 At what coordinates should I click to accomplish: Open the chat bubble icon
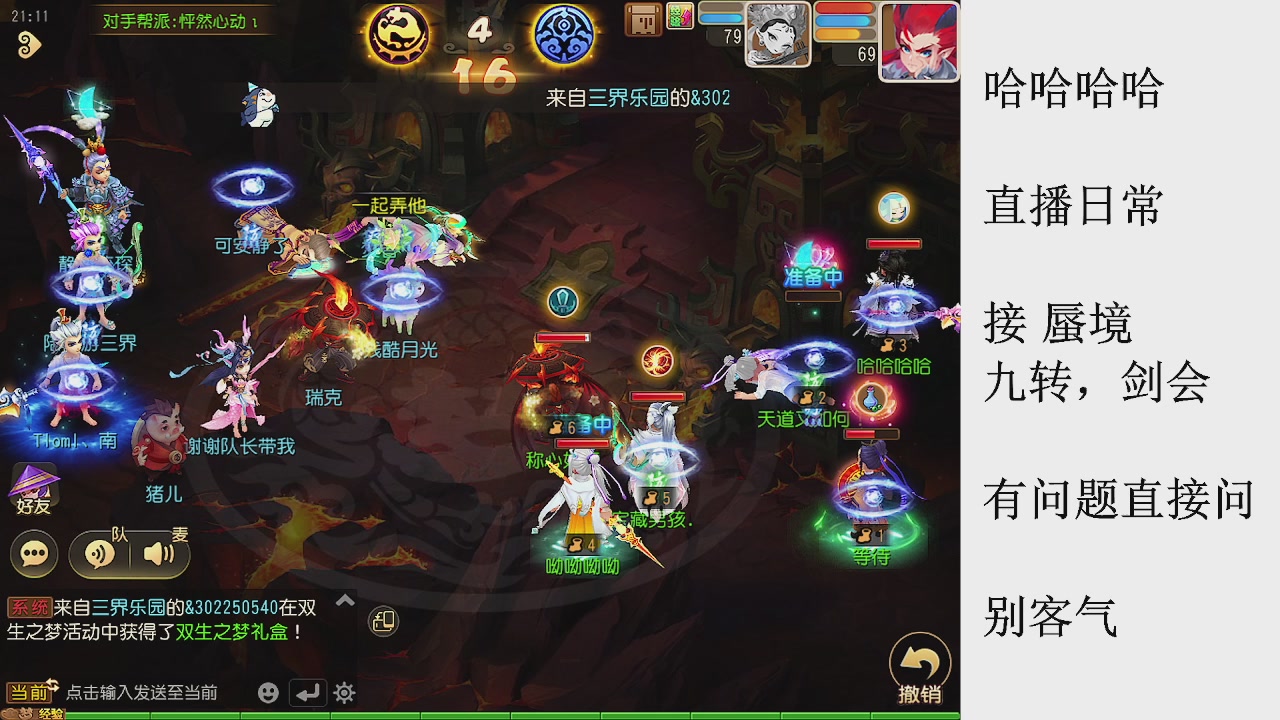(33, 552)
